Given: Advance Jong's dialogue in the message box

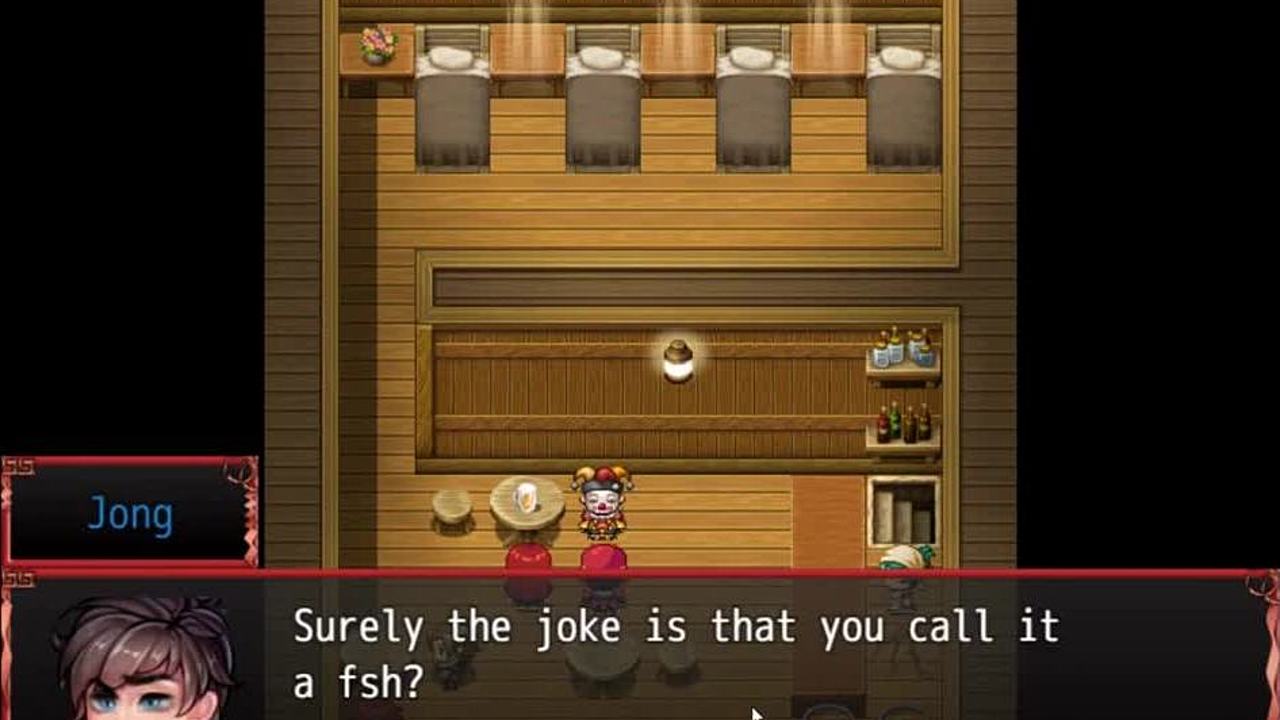Looking at the screenshot, I should point(675,650).
